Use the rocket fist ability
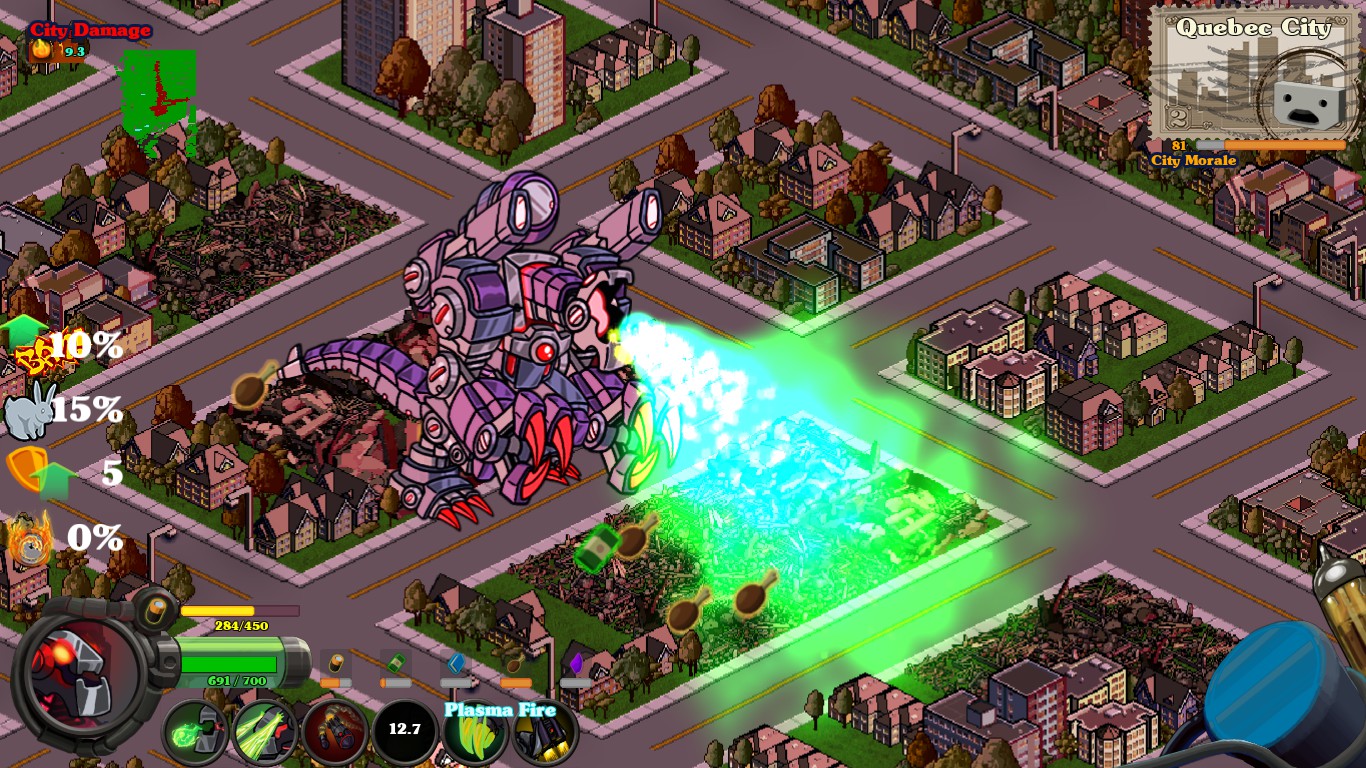 click(x=335, y=729)
